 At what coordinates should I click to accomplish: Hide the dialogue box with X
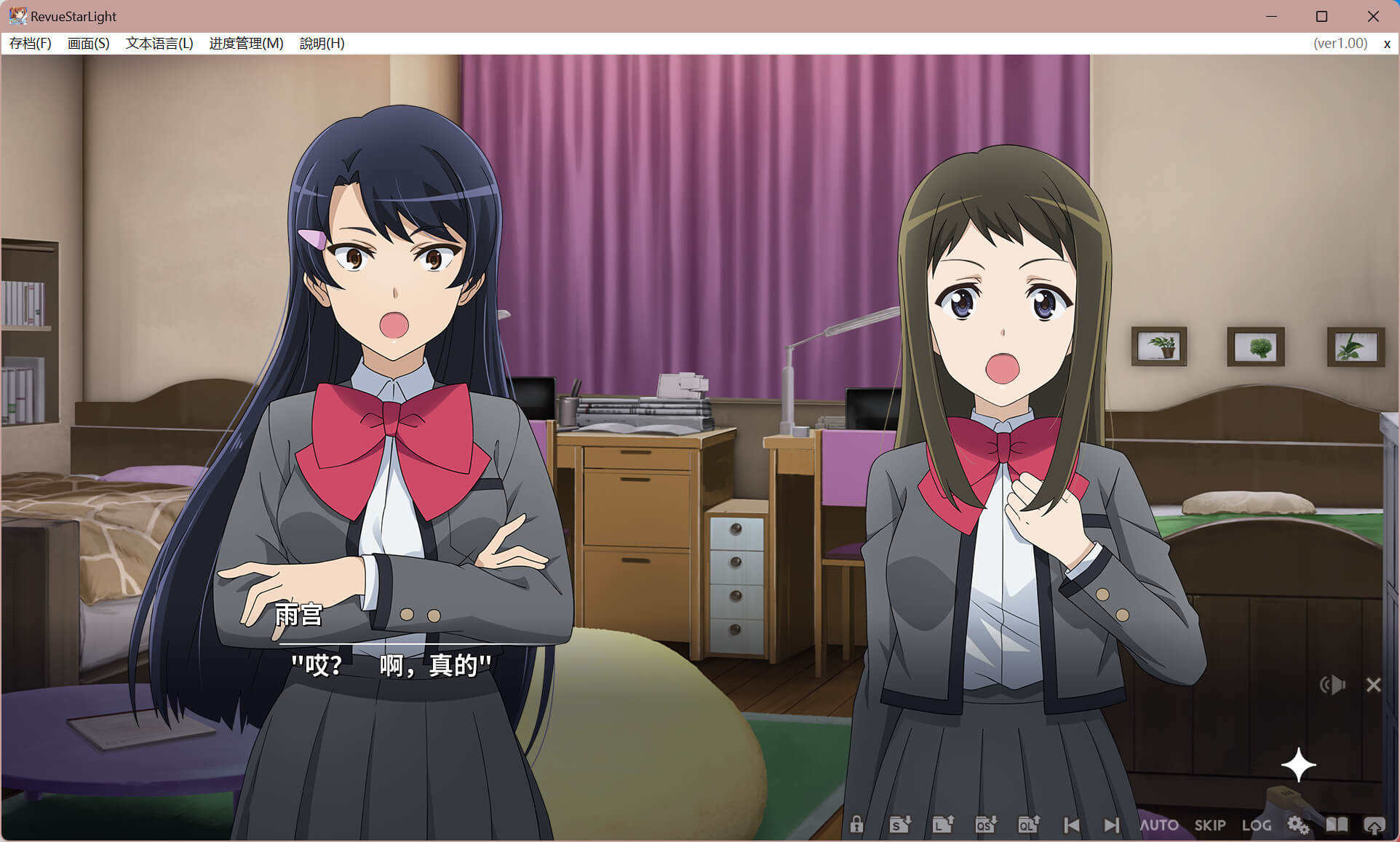(1374, 685)
